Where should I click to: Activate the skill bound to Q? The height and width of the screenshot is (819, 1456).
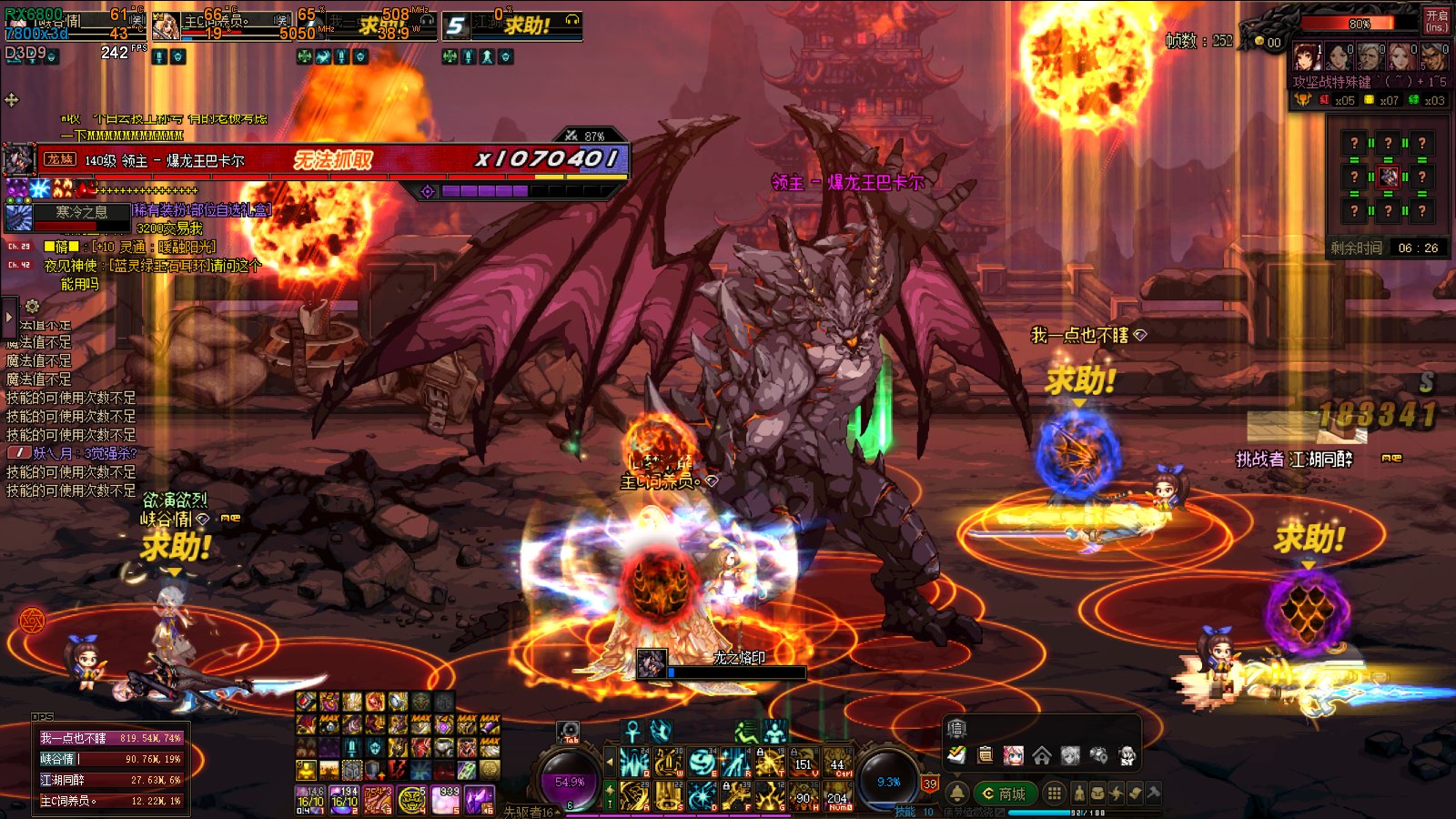pos(634,763)
